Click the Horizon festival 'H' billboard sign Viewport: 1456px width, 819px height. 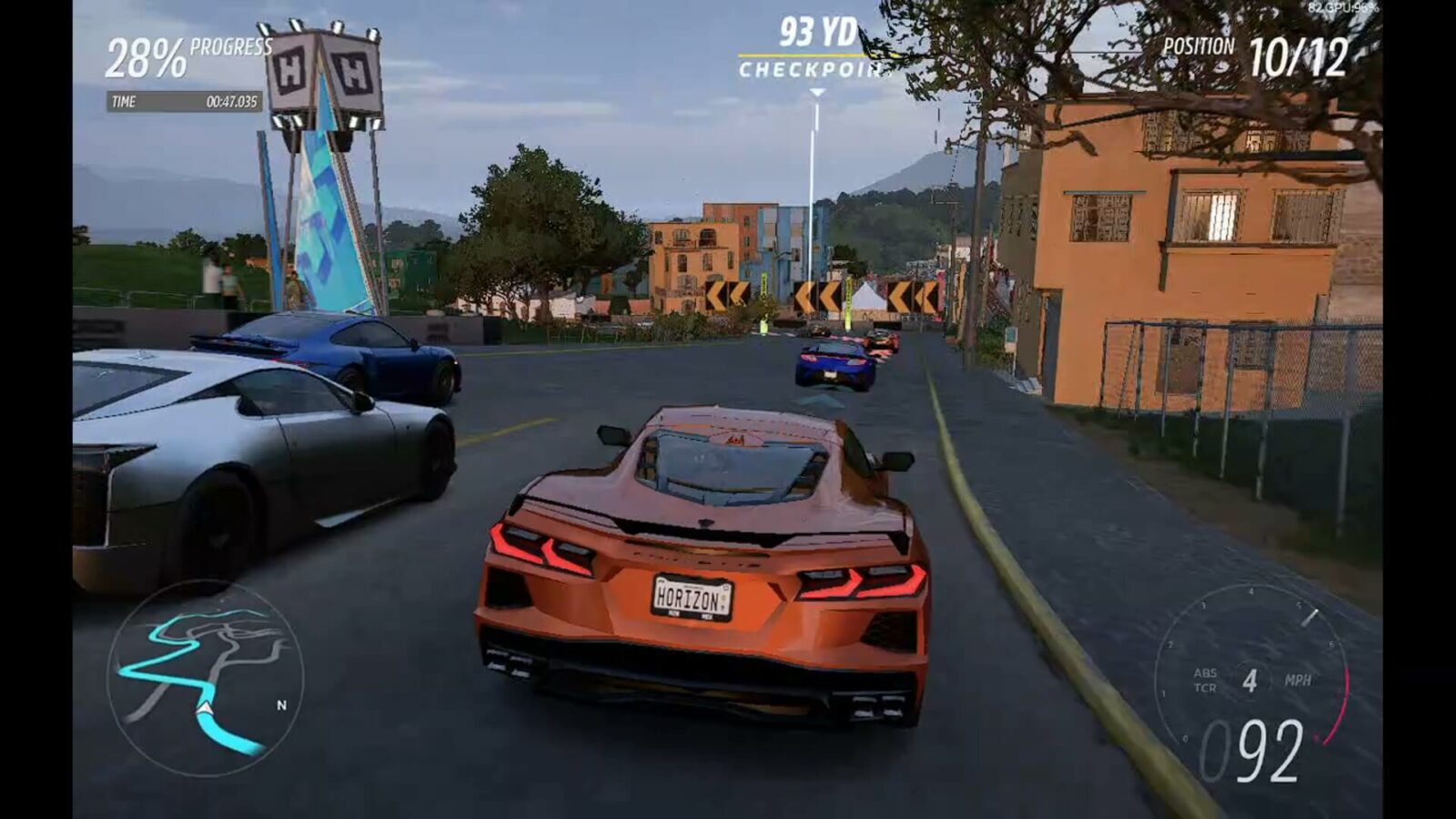click(323, 68)
